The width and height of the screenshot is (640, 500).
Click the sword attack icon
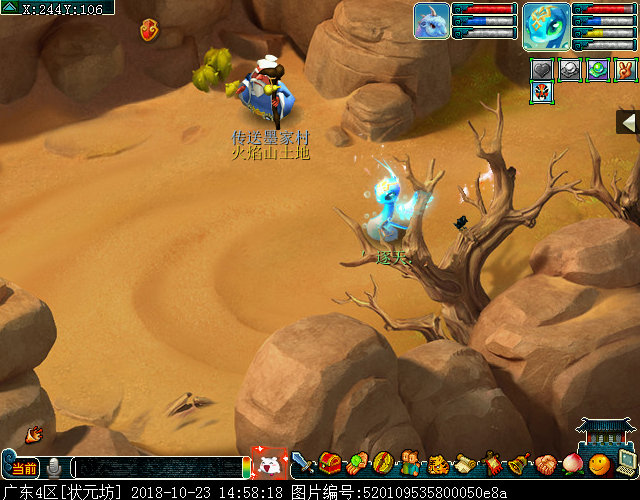click(x=303, y=464)
